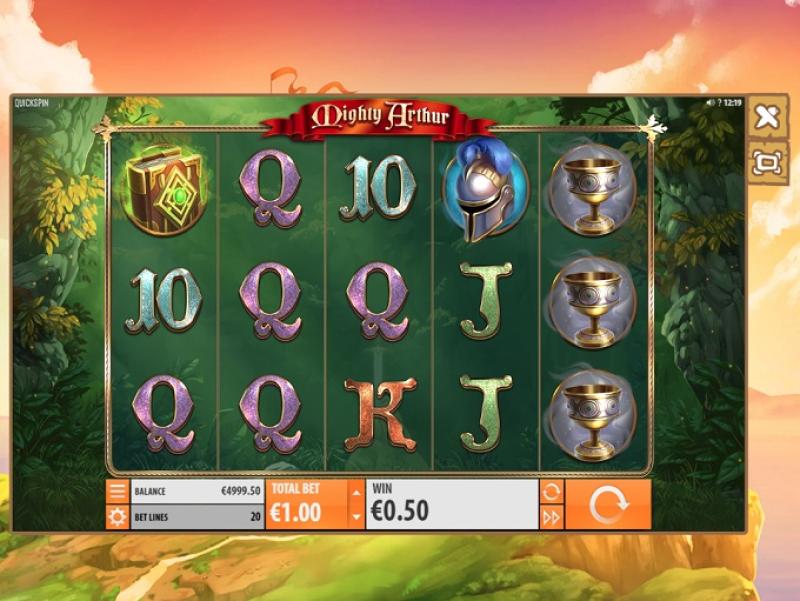Open the gear settings button
The height and width of the screenshot is (601, 800).
point(117,517)
